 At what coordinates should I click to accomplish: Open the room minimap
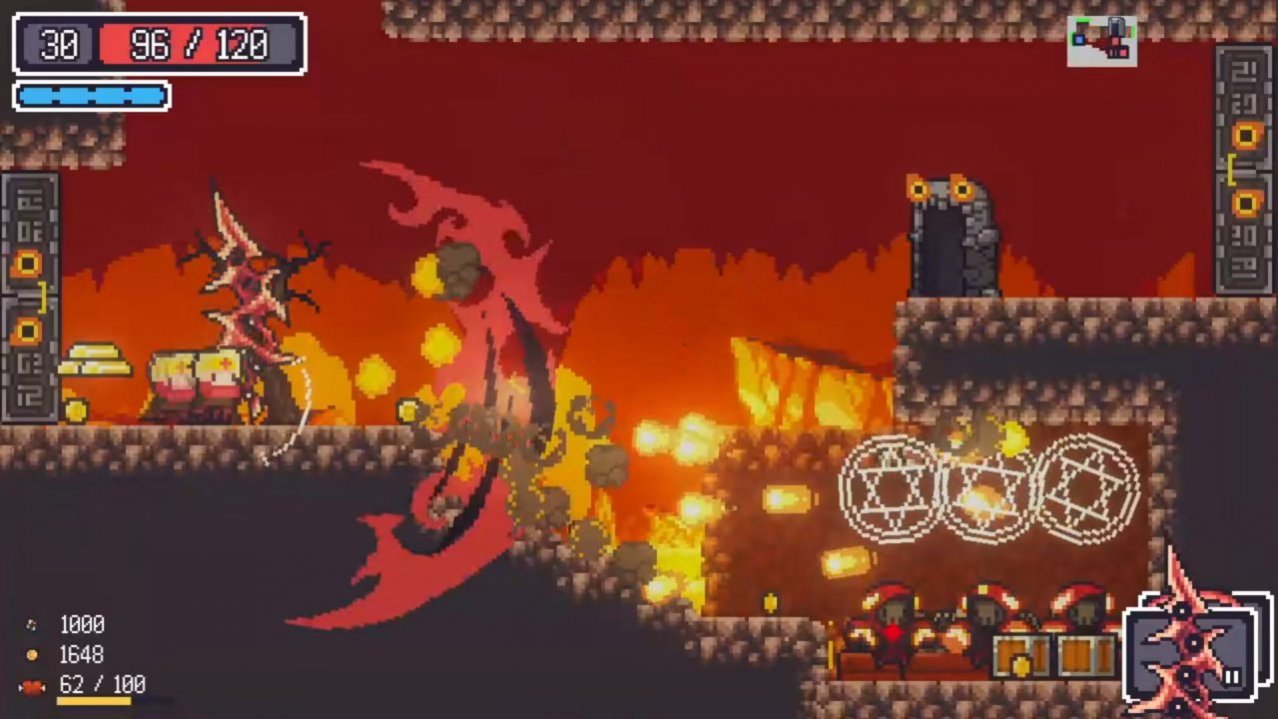[x=1101, y=41]
